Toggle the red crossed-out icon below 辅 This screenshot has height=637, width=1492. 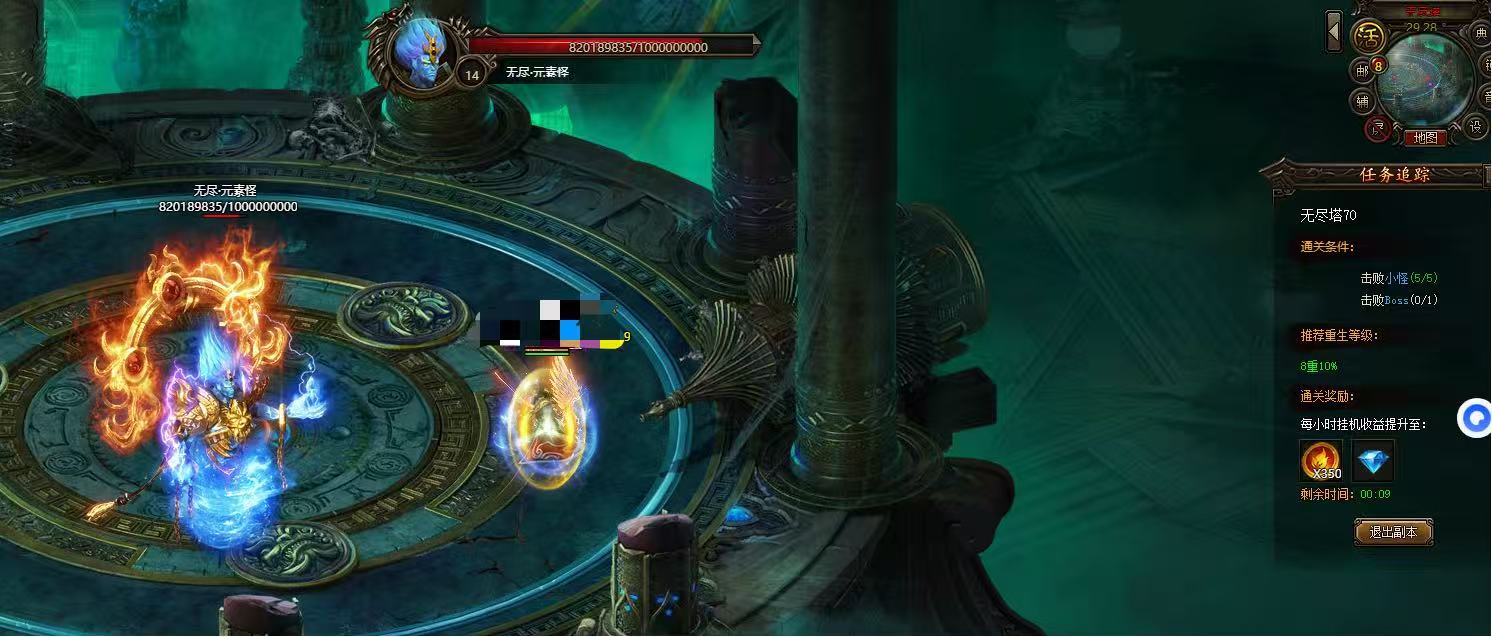(x=1377, y=127)
